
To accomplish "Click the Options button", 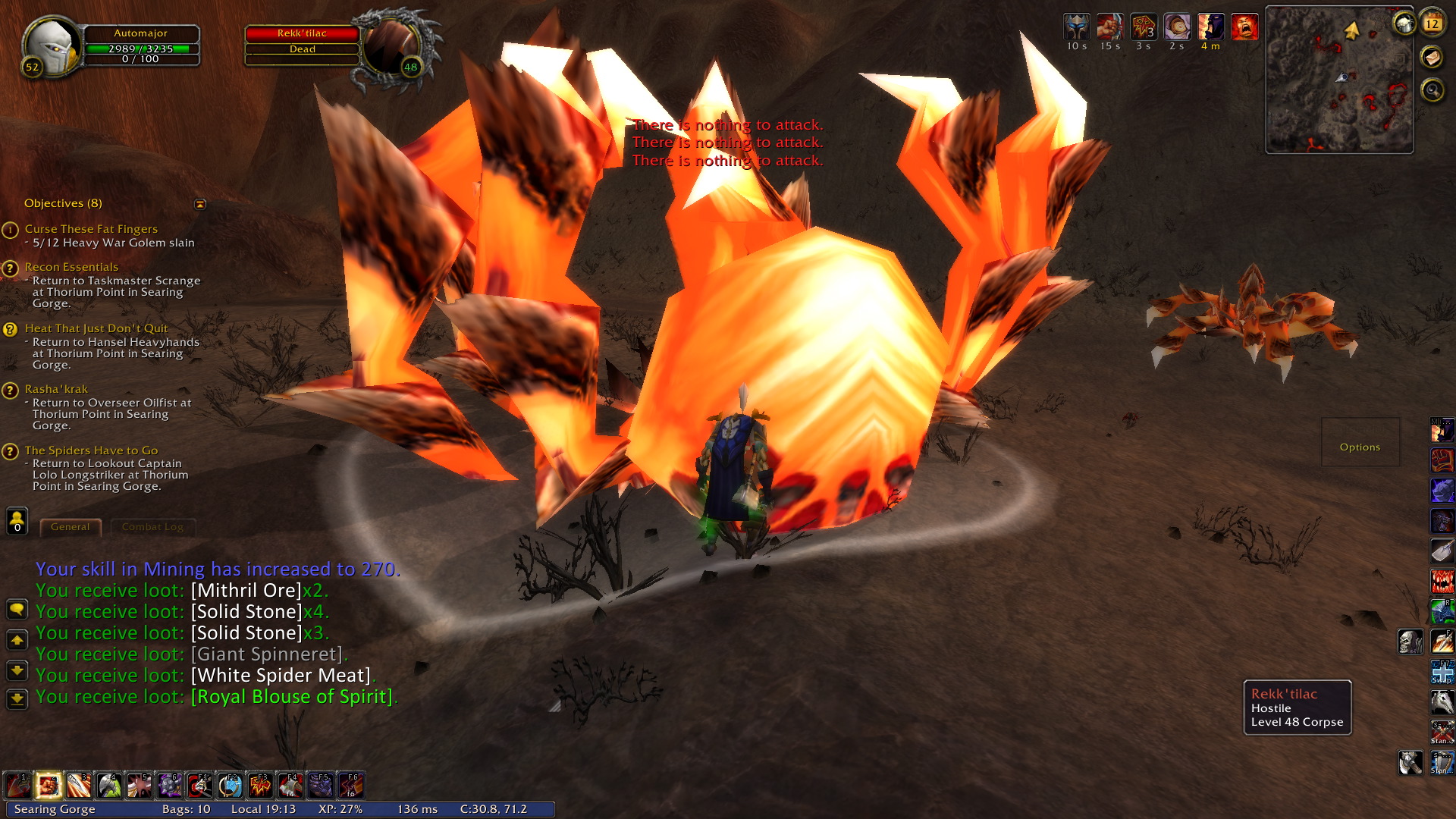I will [x=1360, y=447].
